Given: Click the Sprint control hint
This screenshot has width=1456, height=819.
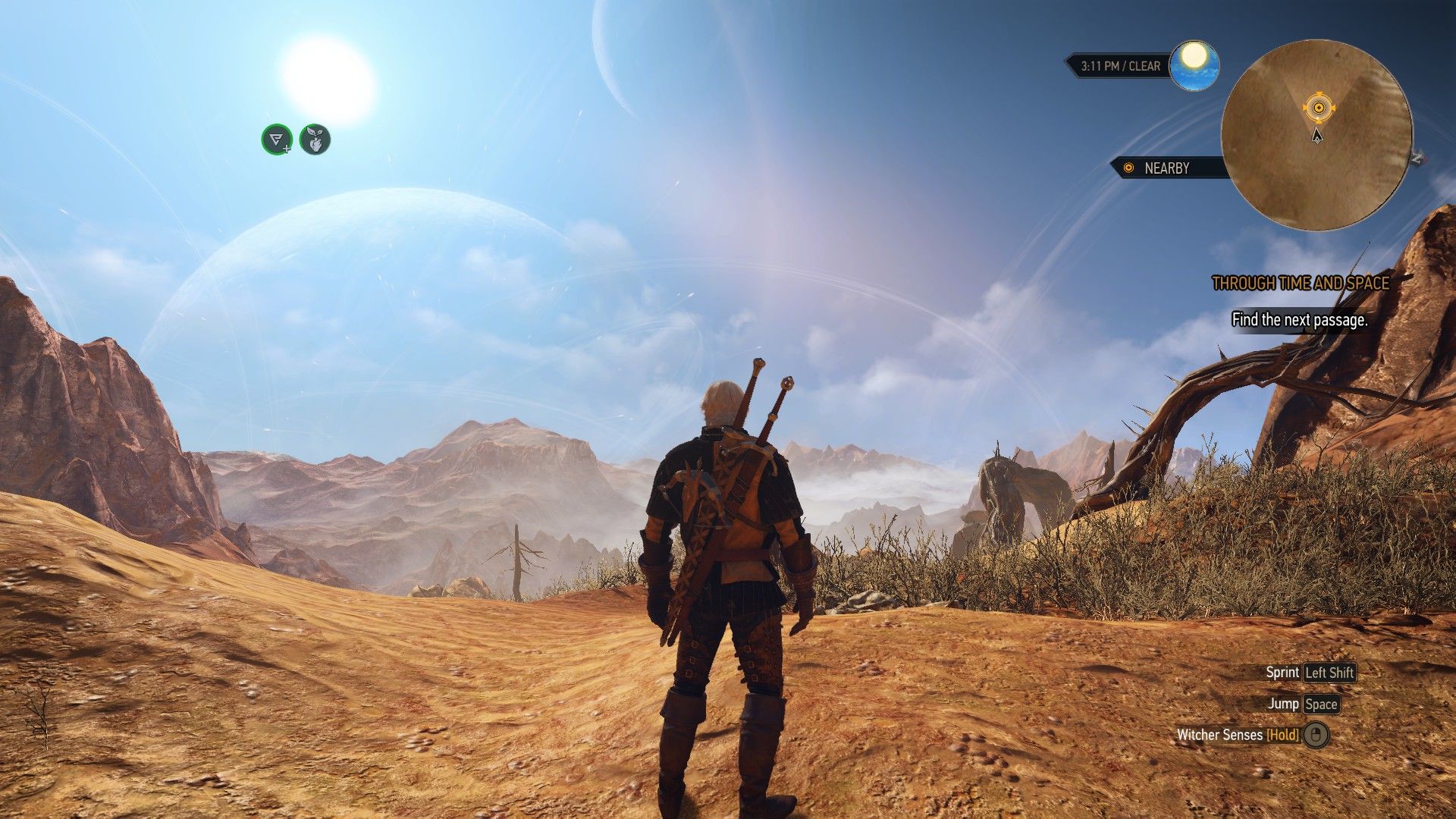Looking at the screenshot, I should tap(1282, 672).
